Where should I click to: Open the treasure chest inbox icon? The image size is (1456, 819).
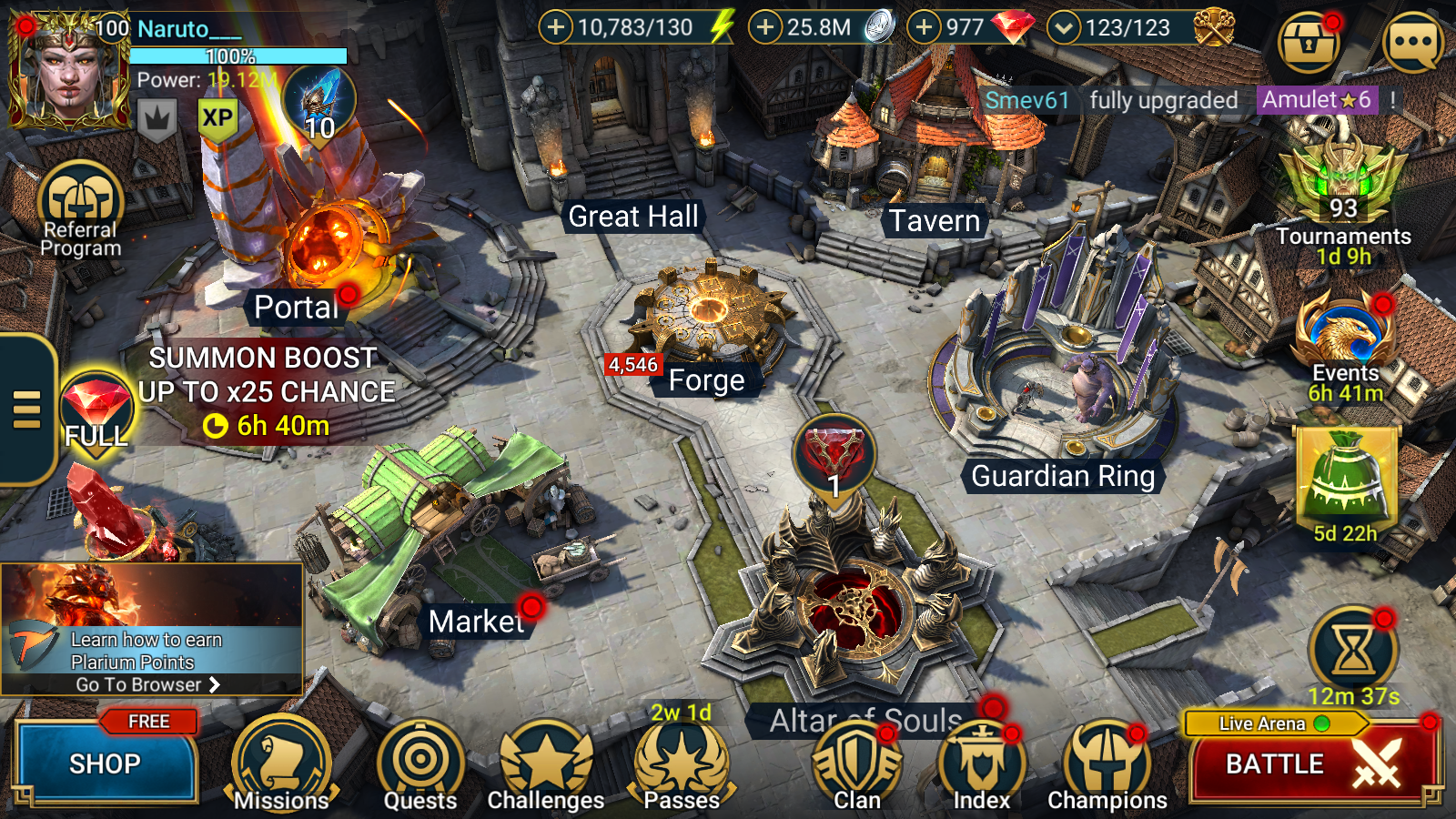[1309, 42]
